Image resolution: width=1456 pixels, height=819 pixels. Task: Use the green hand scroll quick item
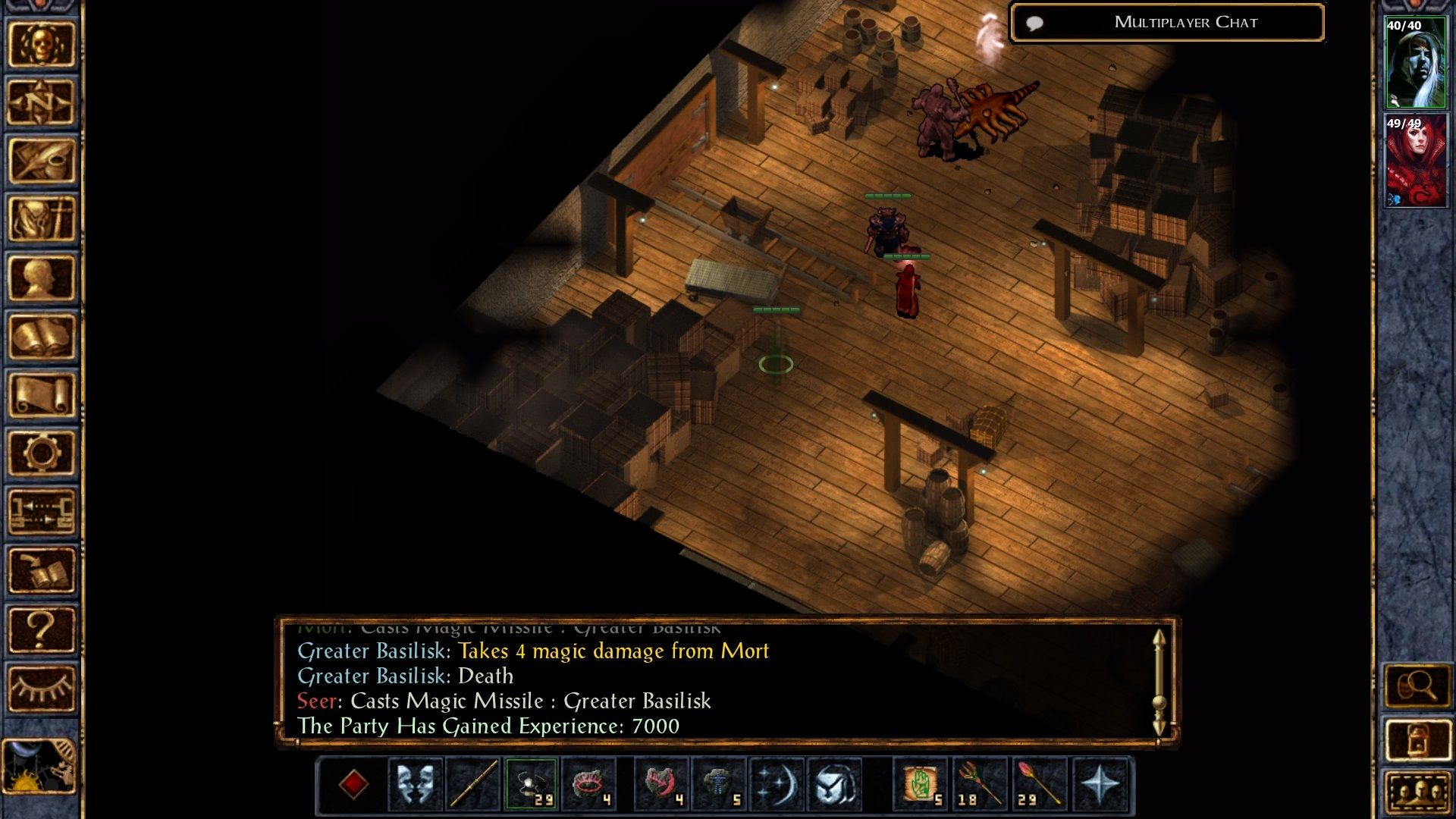click(x=921, y=784)
